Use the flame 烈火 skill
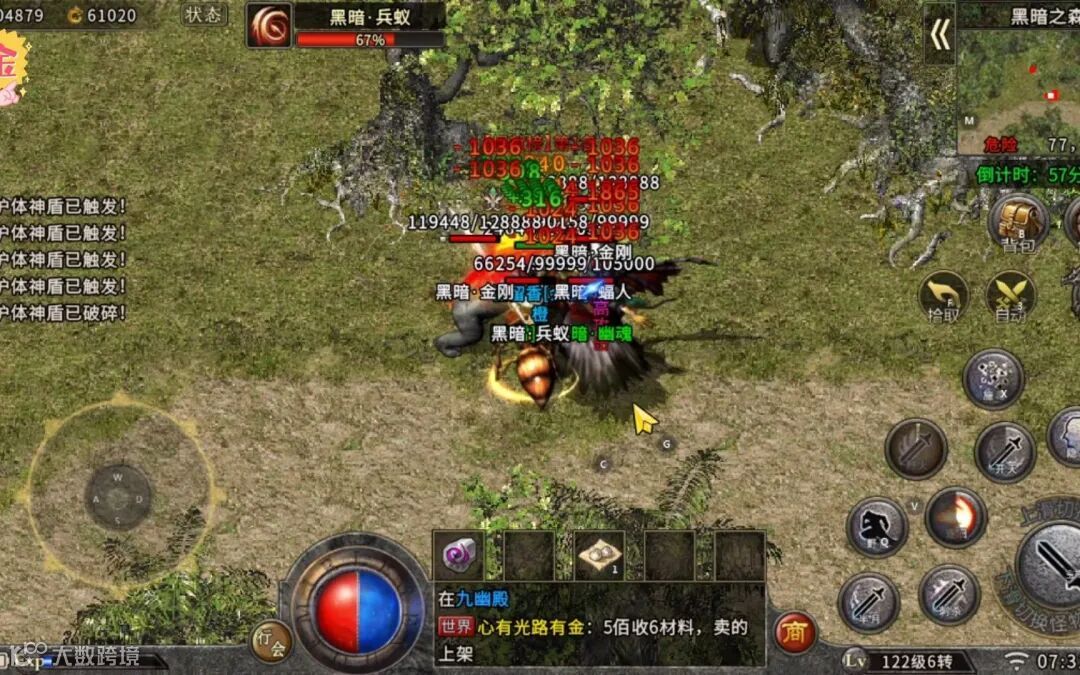The image size is (1080, 675). click(x=955, y=517)
